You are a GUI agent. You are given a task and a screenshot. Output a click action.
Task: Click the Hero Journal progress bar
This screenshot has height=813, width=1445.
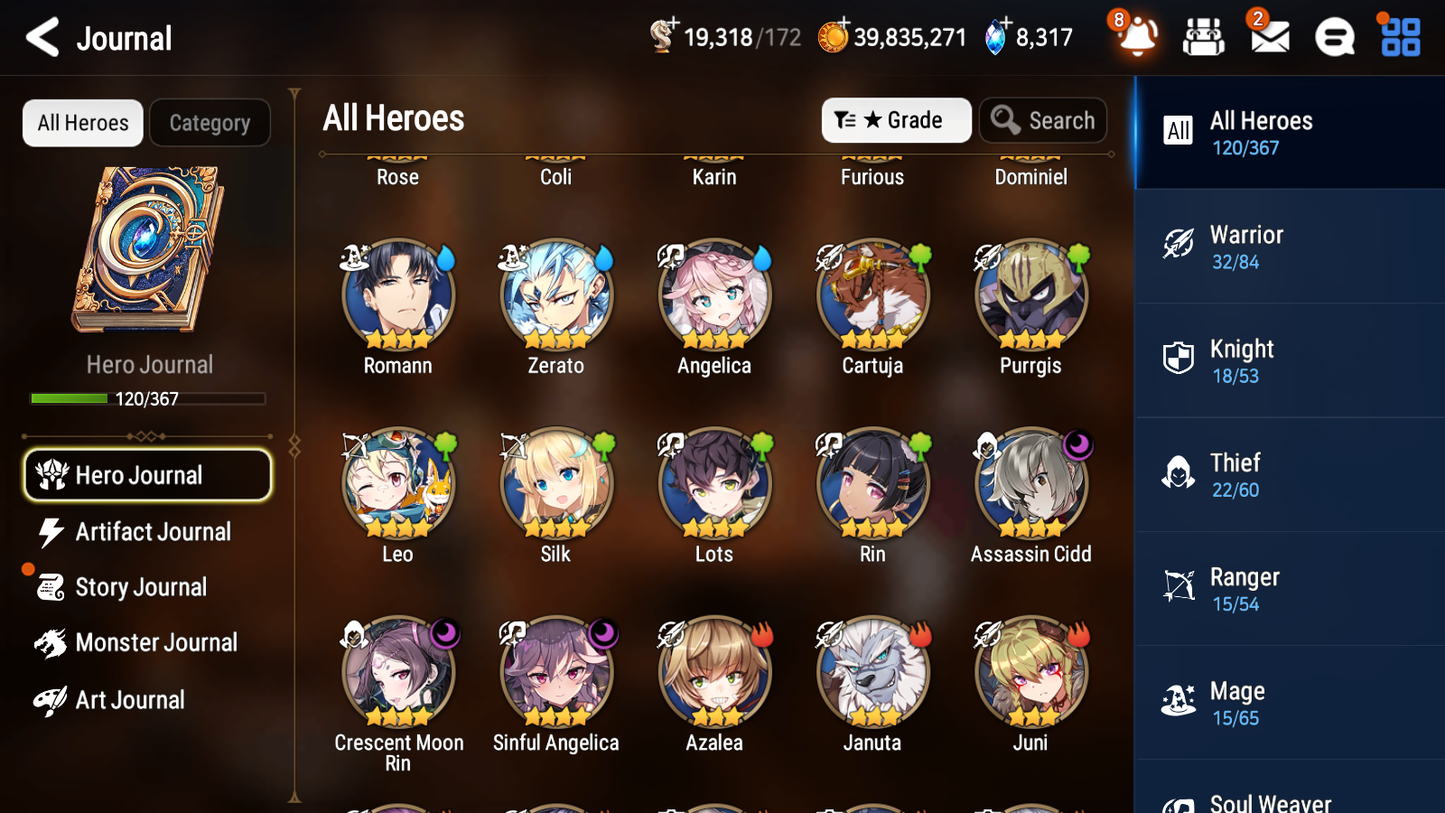pos(148,398)
